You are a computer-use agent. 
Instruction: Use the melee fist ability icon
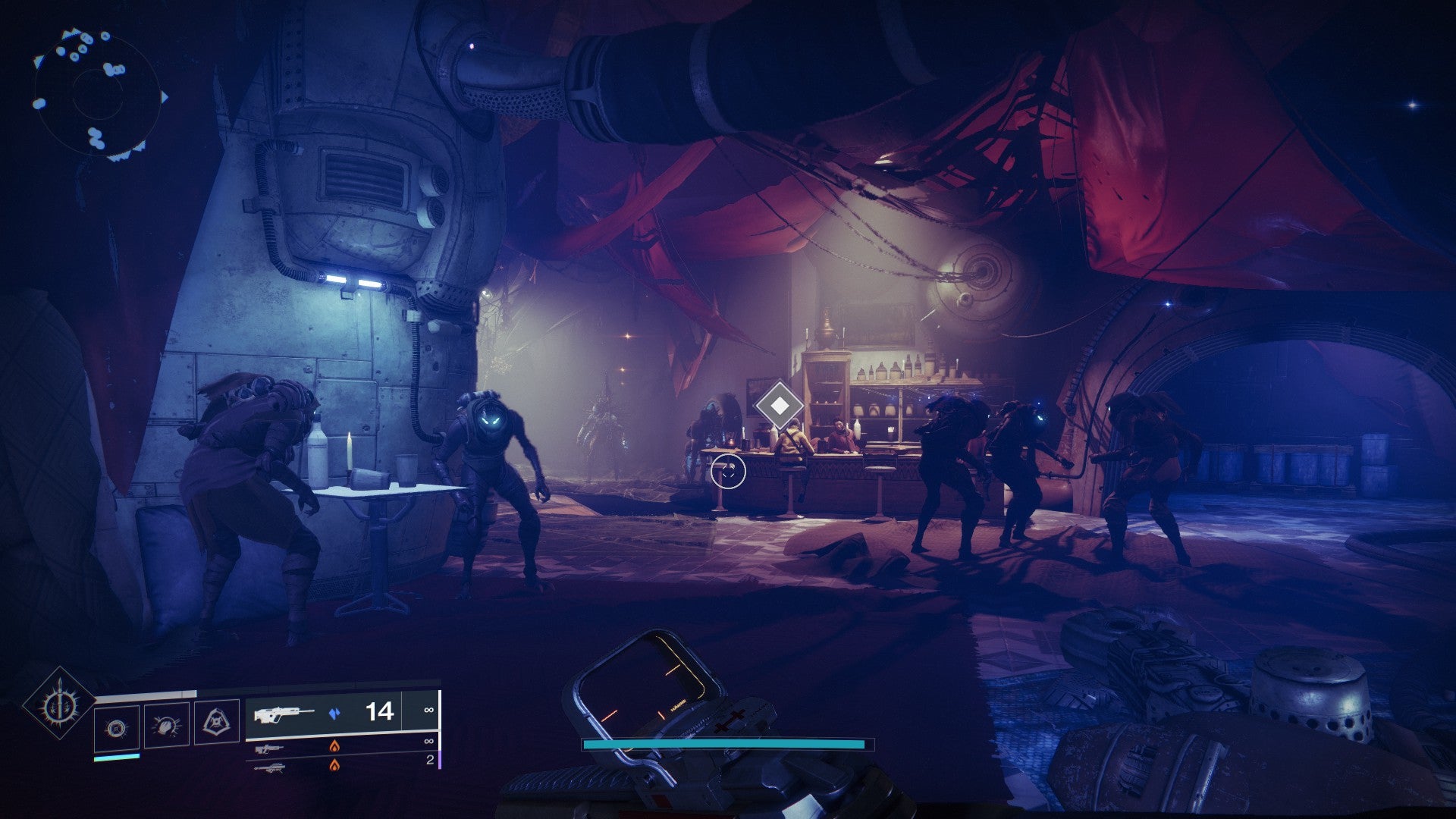point(166,726)
